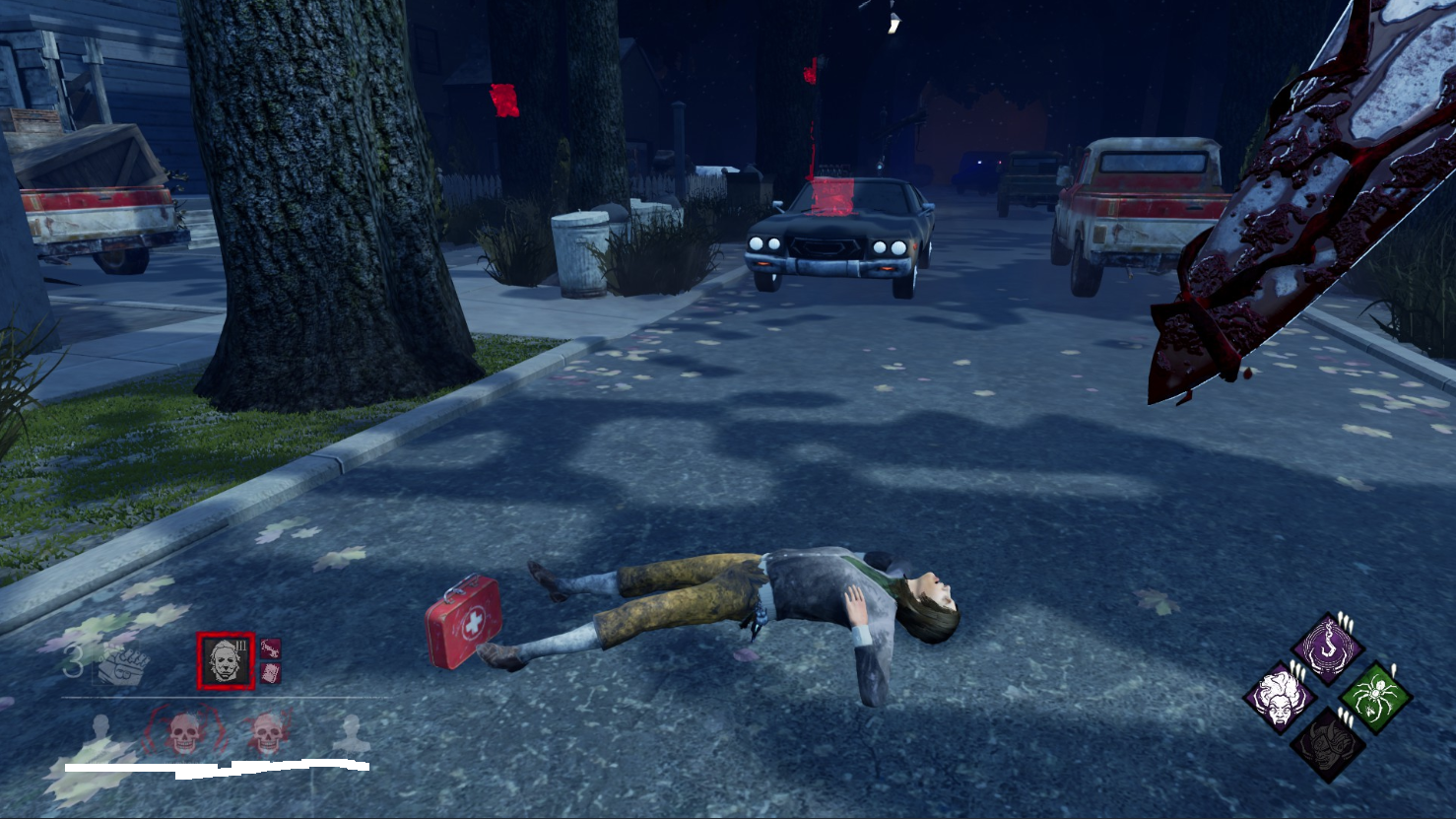1456x819 pixels.
Task: Click the small chain-shaped add-on icon
Action: click(271, 648)
